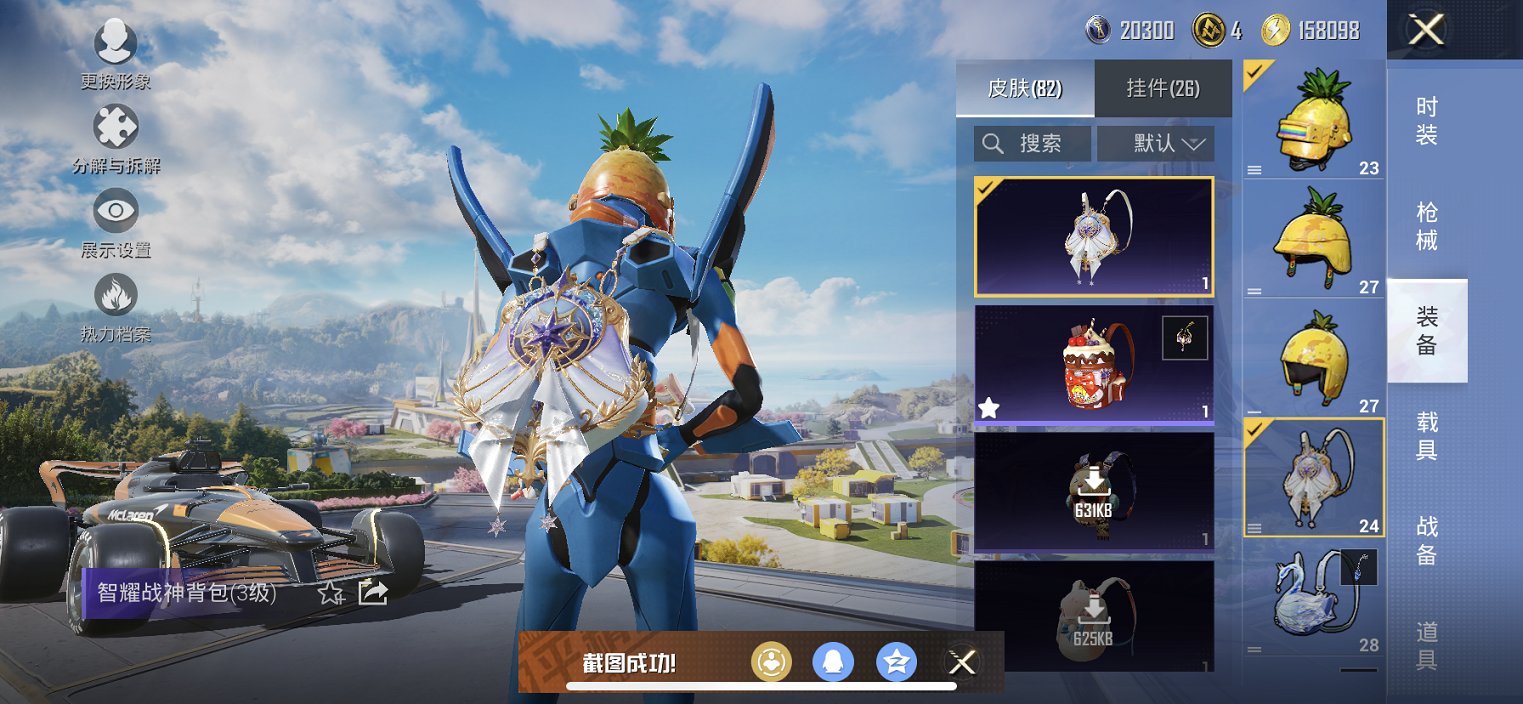Download the 625KB backpack skin

(x=1094, y=616)
